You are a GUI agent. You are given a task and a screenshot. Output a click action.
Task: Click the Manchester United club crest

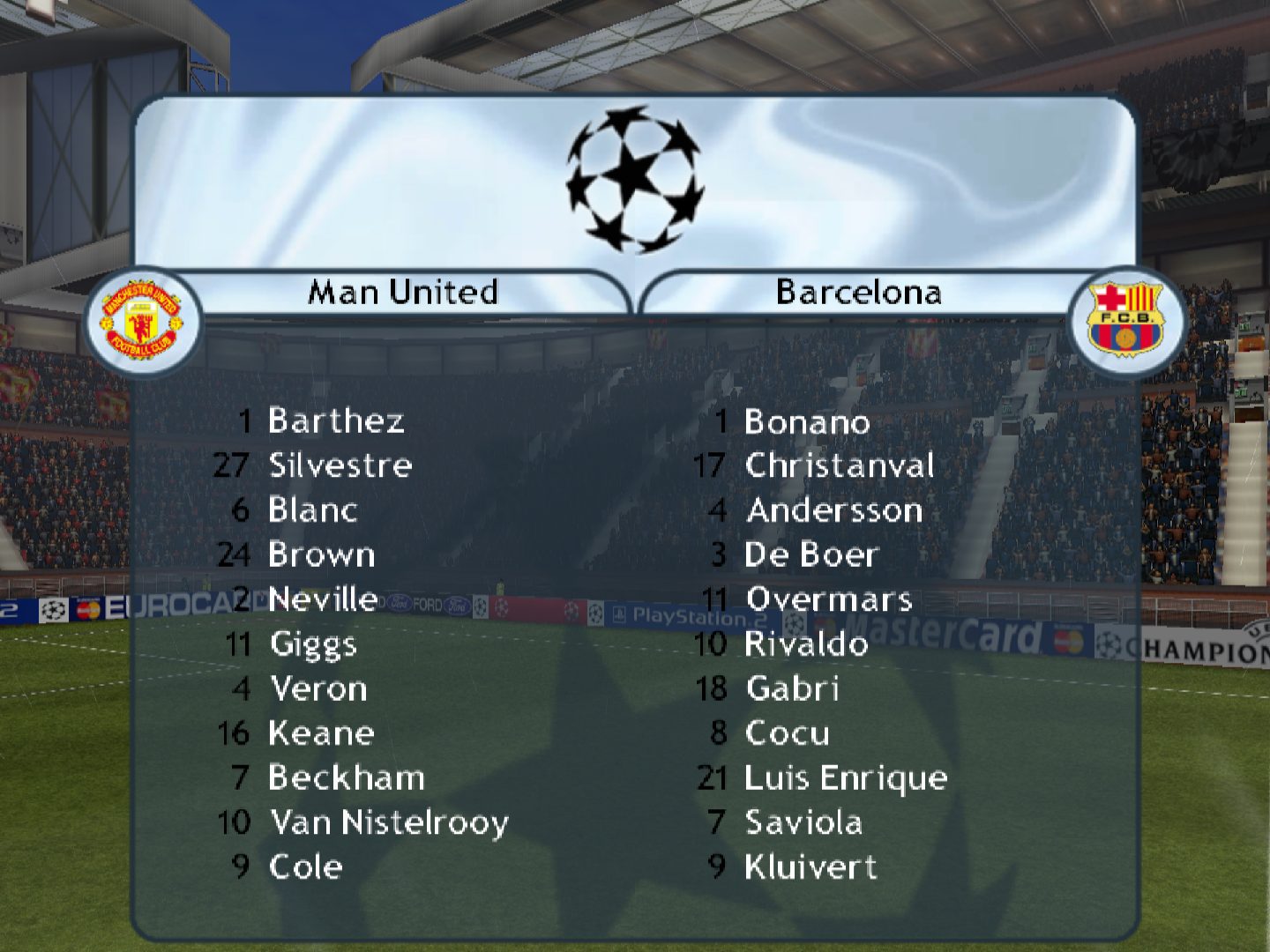[141, 321]
